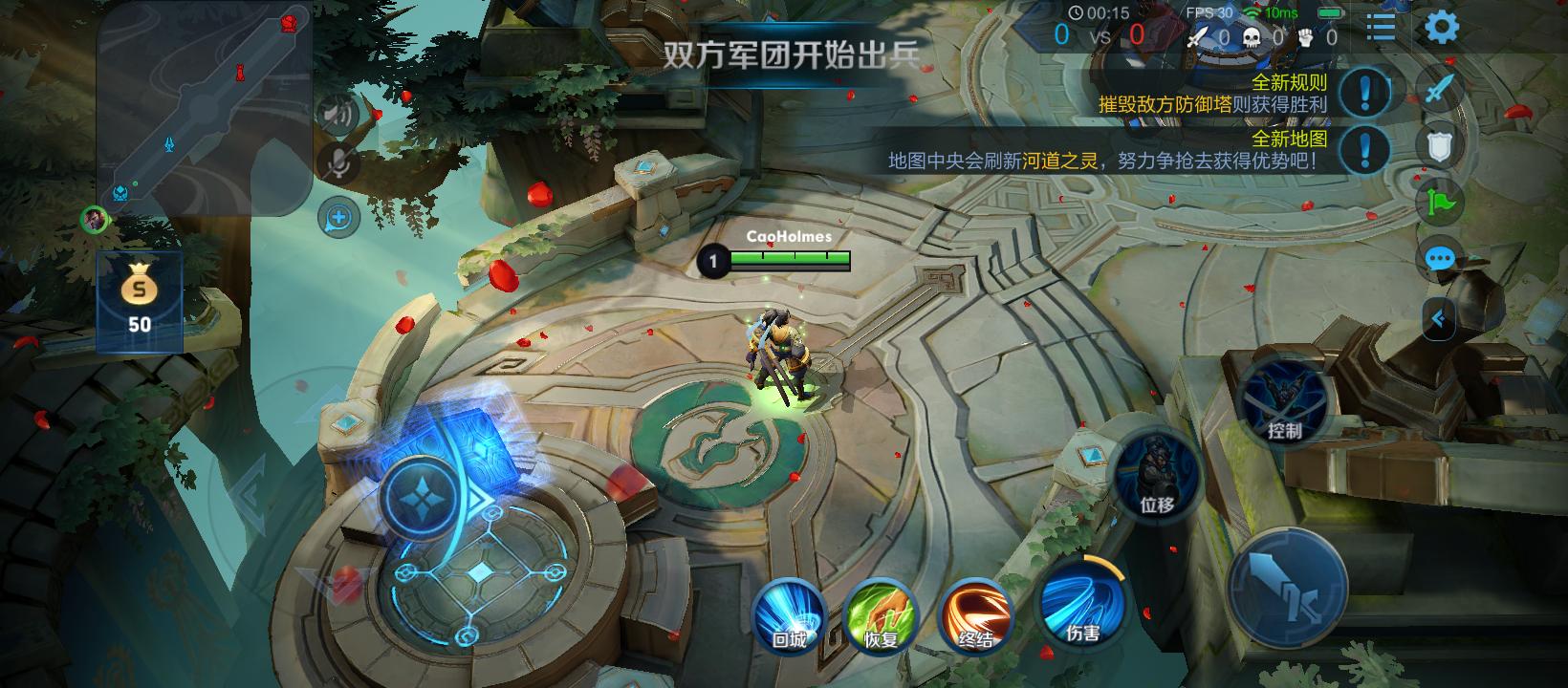This screenshot has width=1568, height=688.
Task: Collapse the right sidebar with blue arrow
Action: (x=1442, y=320)
